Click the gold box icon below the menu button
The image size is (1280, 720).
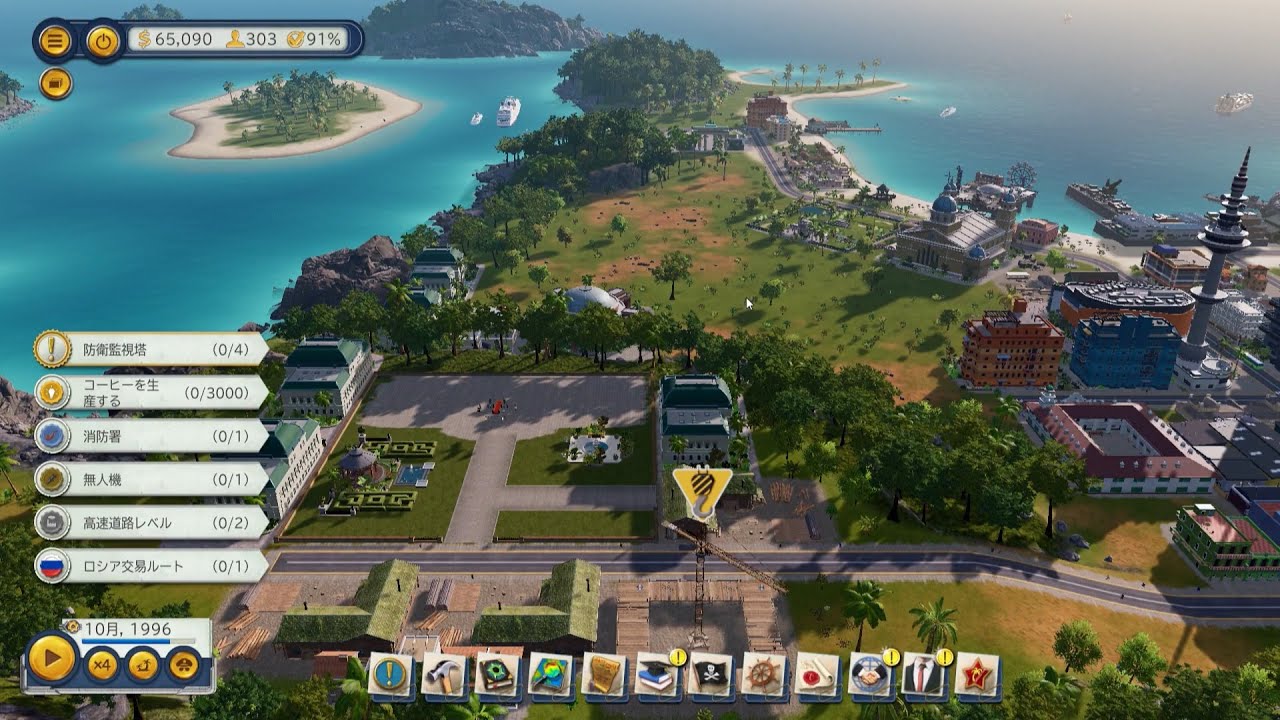[56, 83]
